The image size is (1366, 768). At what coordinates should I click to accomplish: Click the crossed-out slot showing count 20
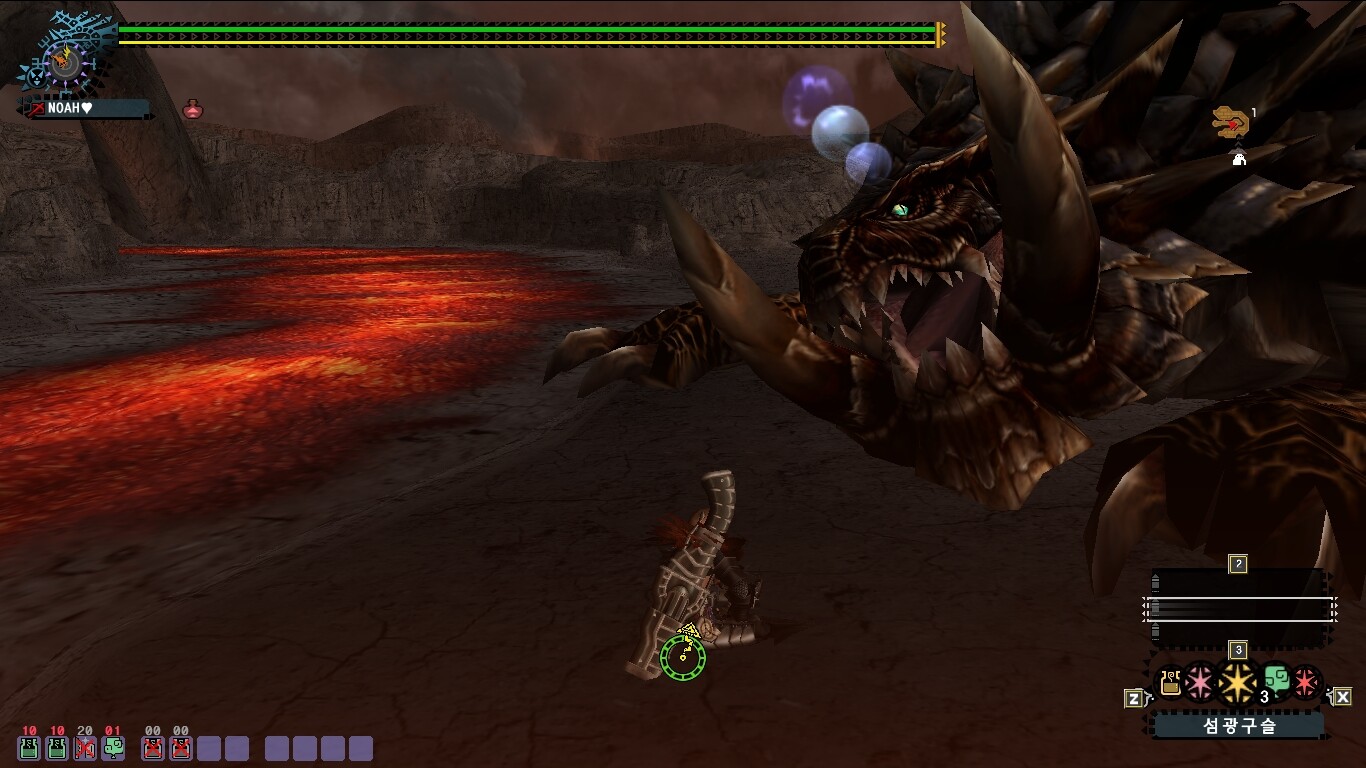pyautogui.click(x=85, y=747)
